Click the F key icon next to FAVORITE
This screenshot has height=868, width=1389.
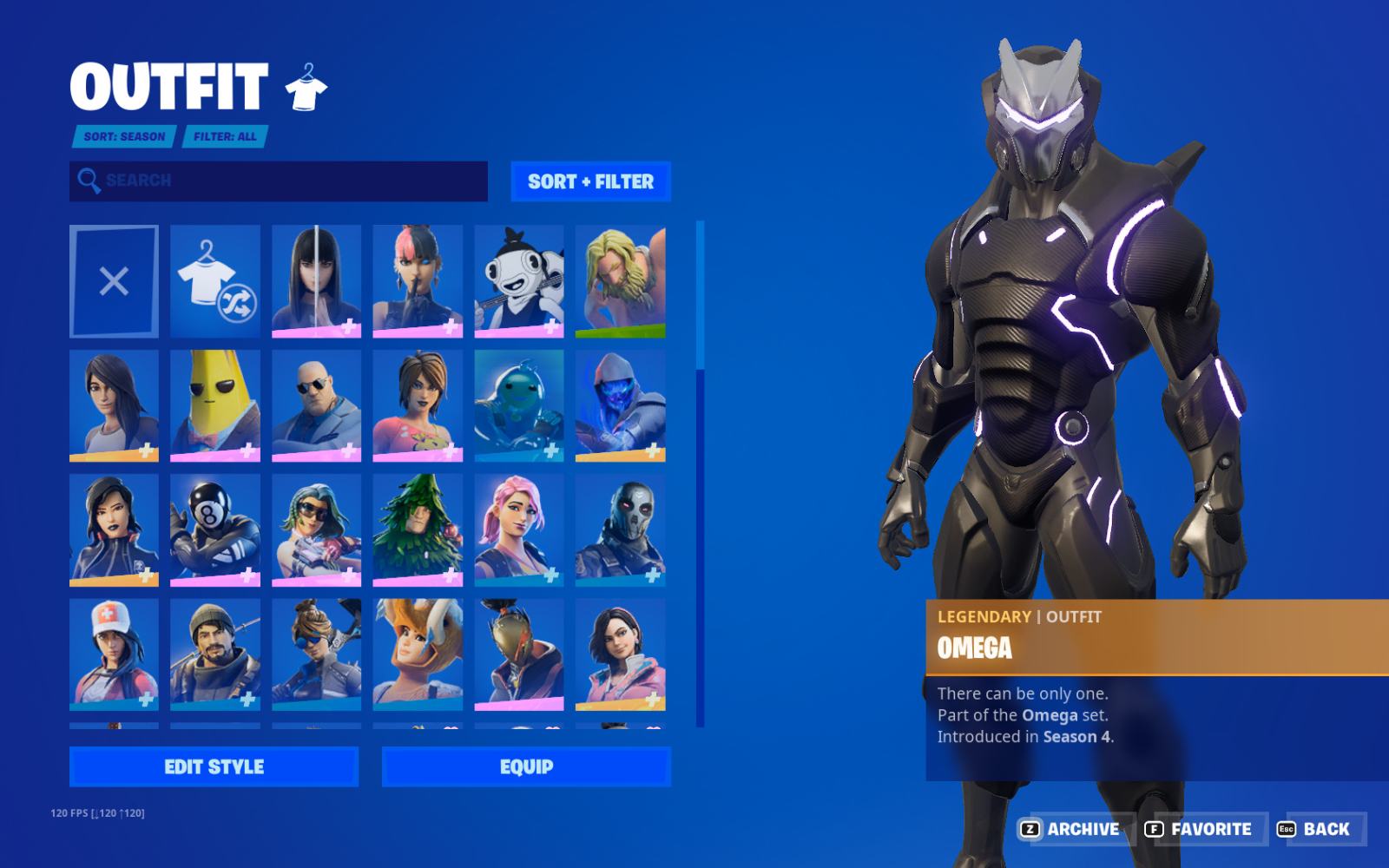[x=1154, y=830]
